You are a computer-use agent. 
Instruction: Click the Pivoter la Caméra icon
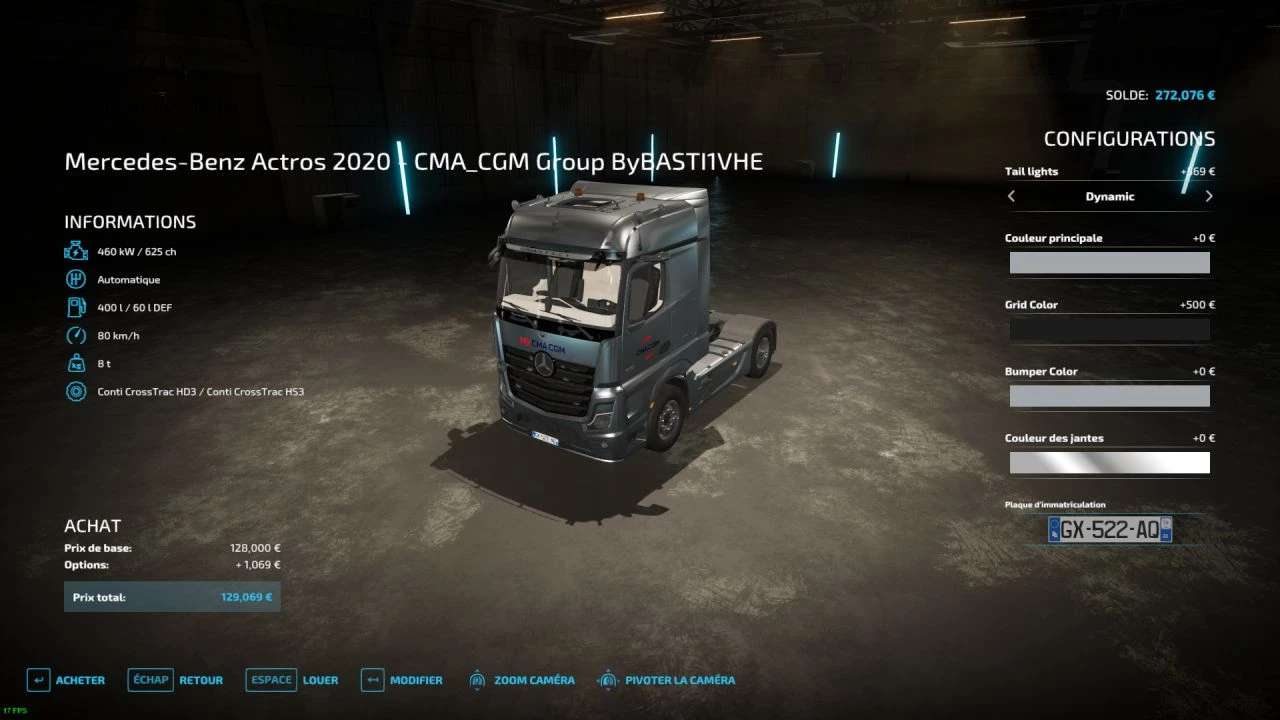tap(607, 679)
